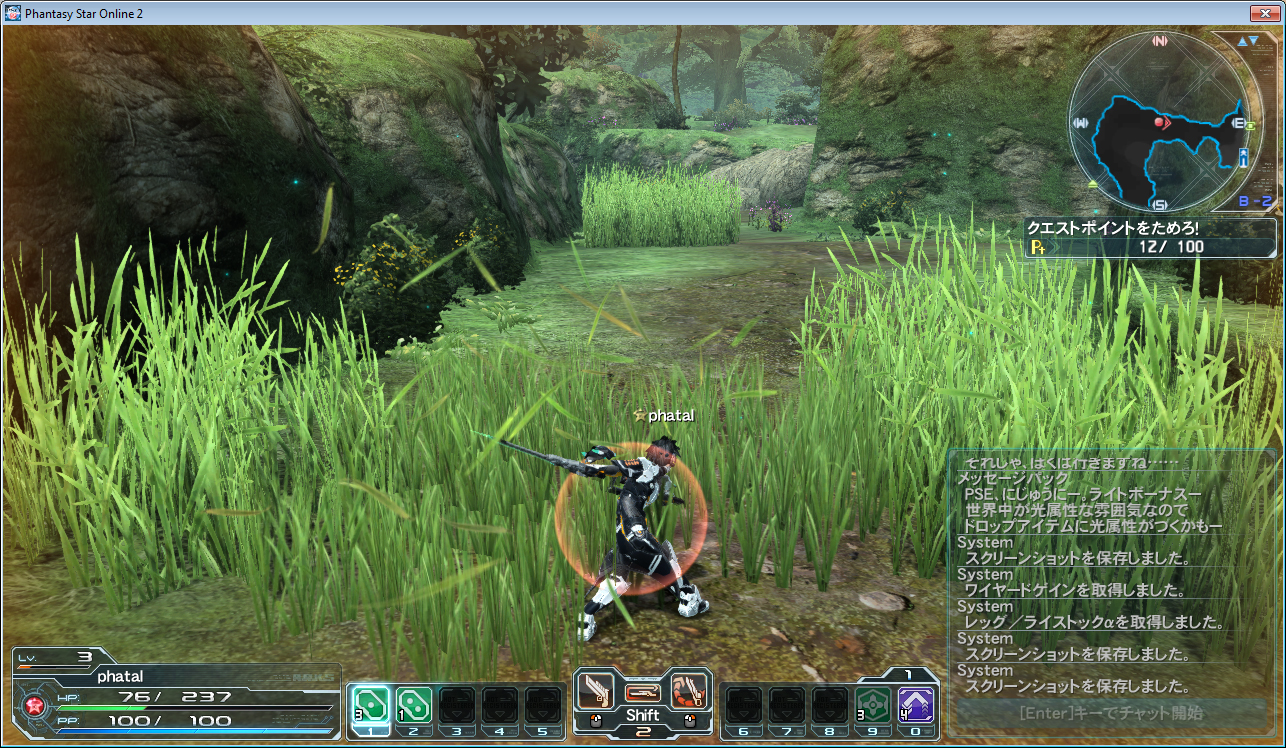
Task: Click the P+ quest points icon
Action: 1037,246
